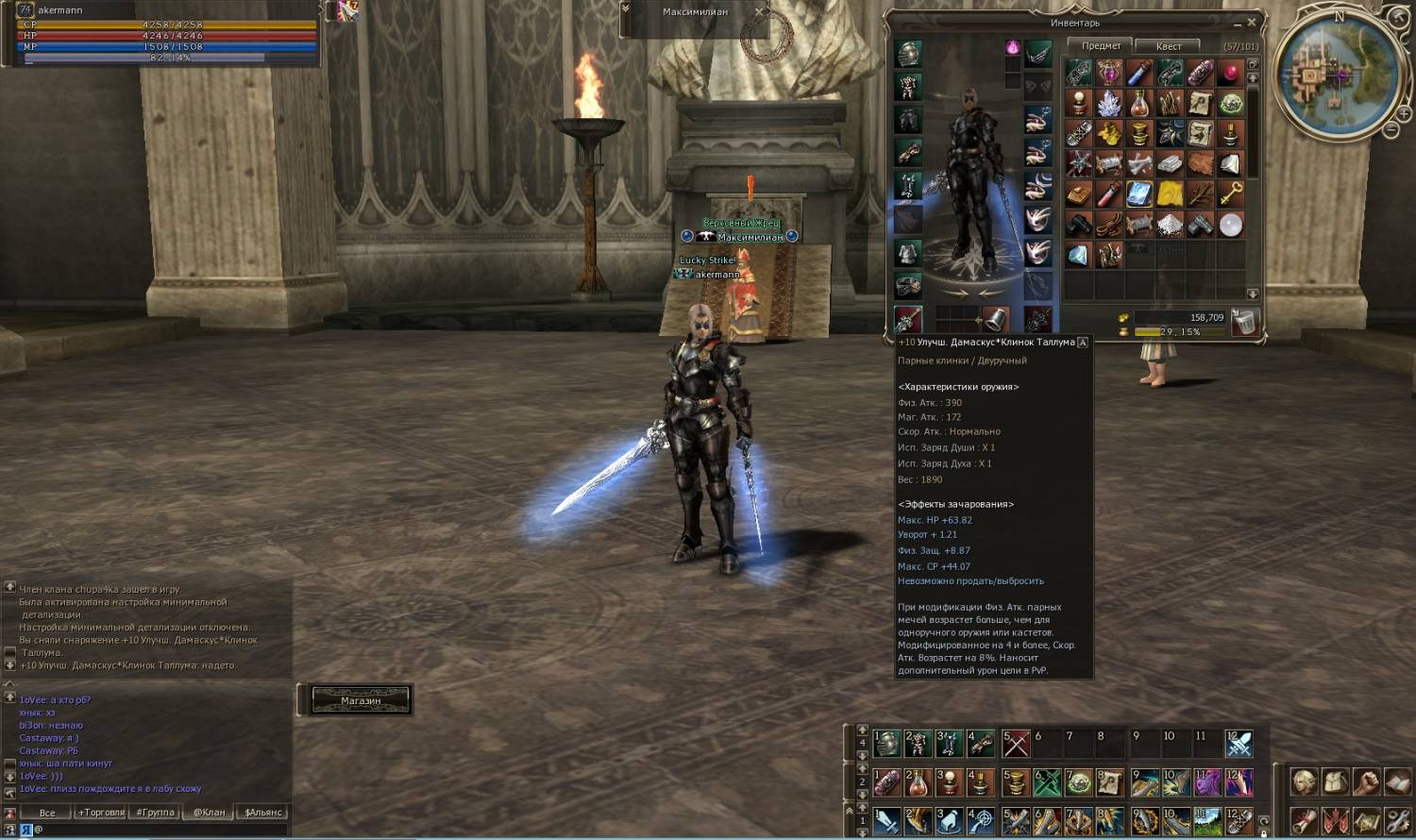Close the Максимилиан target window

point(758,12)
